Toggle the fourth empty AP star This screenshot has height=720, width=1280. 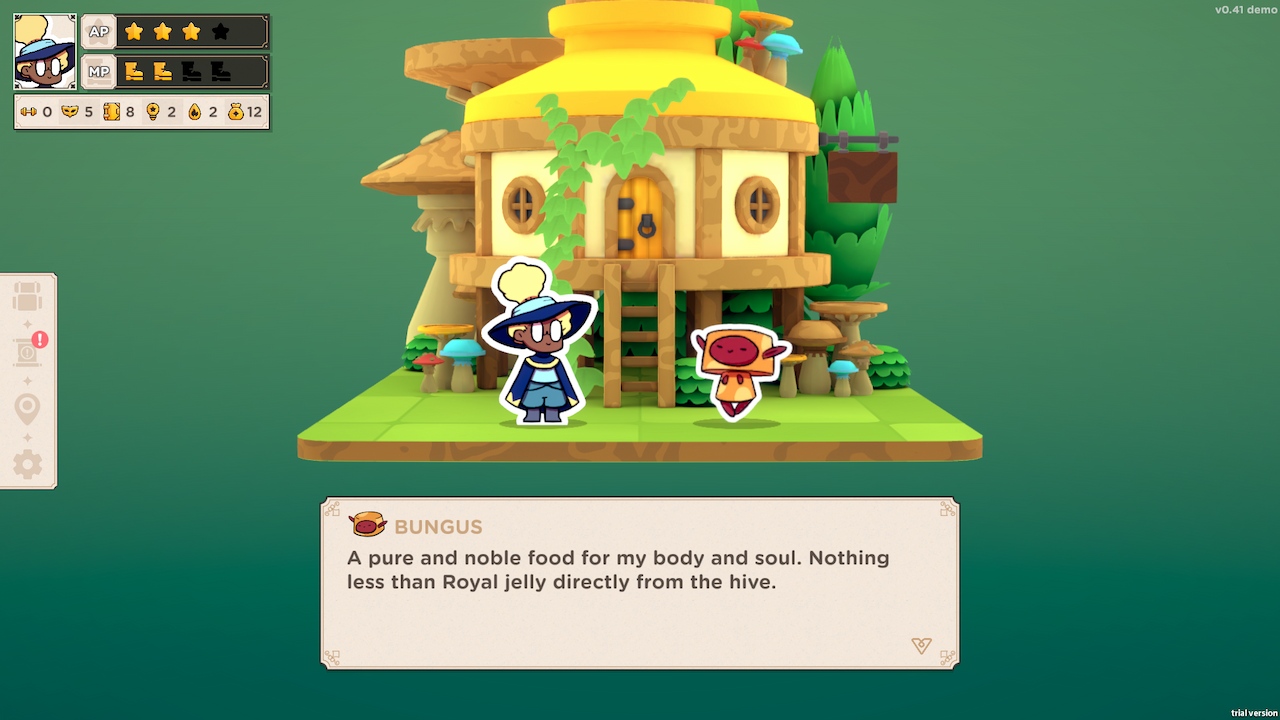[x=221, y=31]
